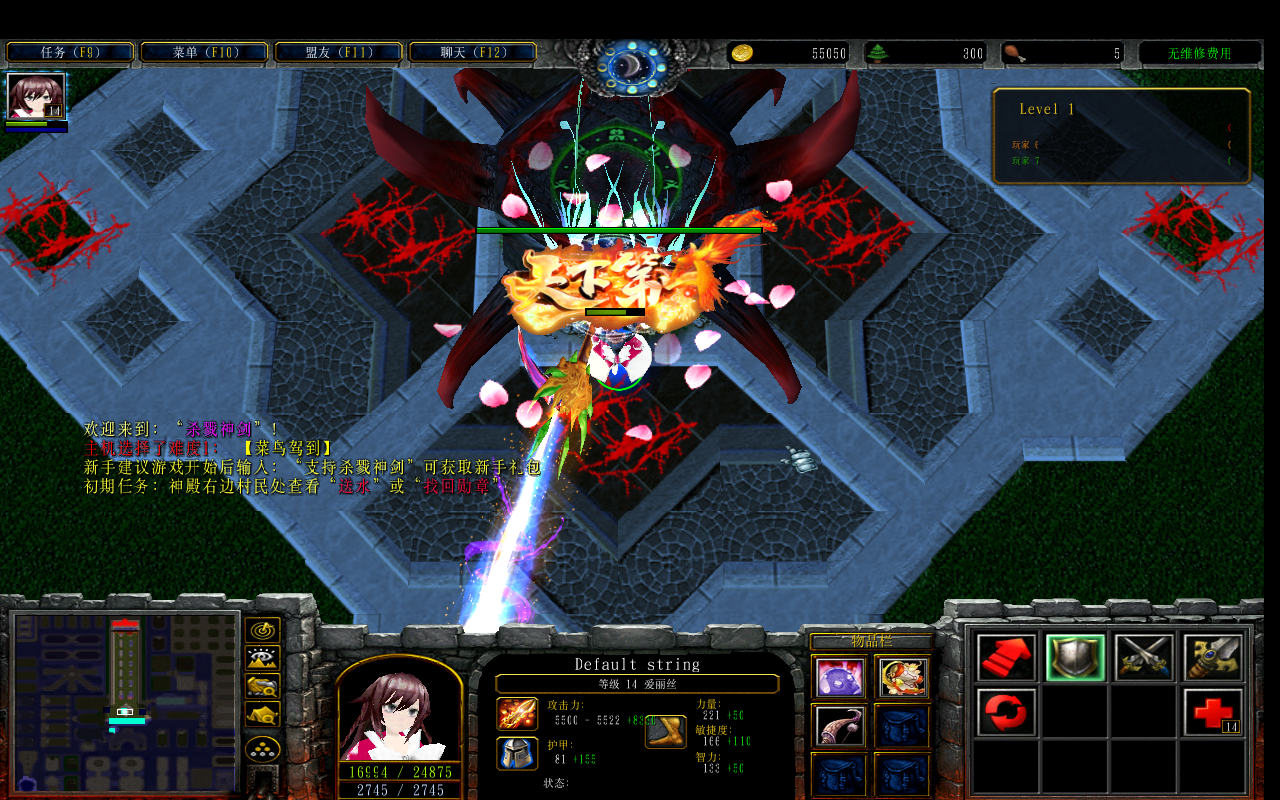
Task: Click the attack damage icon beside 攻击力
Action: click(517, 715)
